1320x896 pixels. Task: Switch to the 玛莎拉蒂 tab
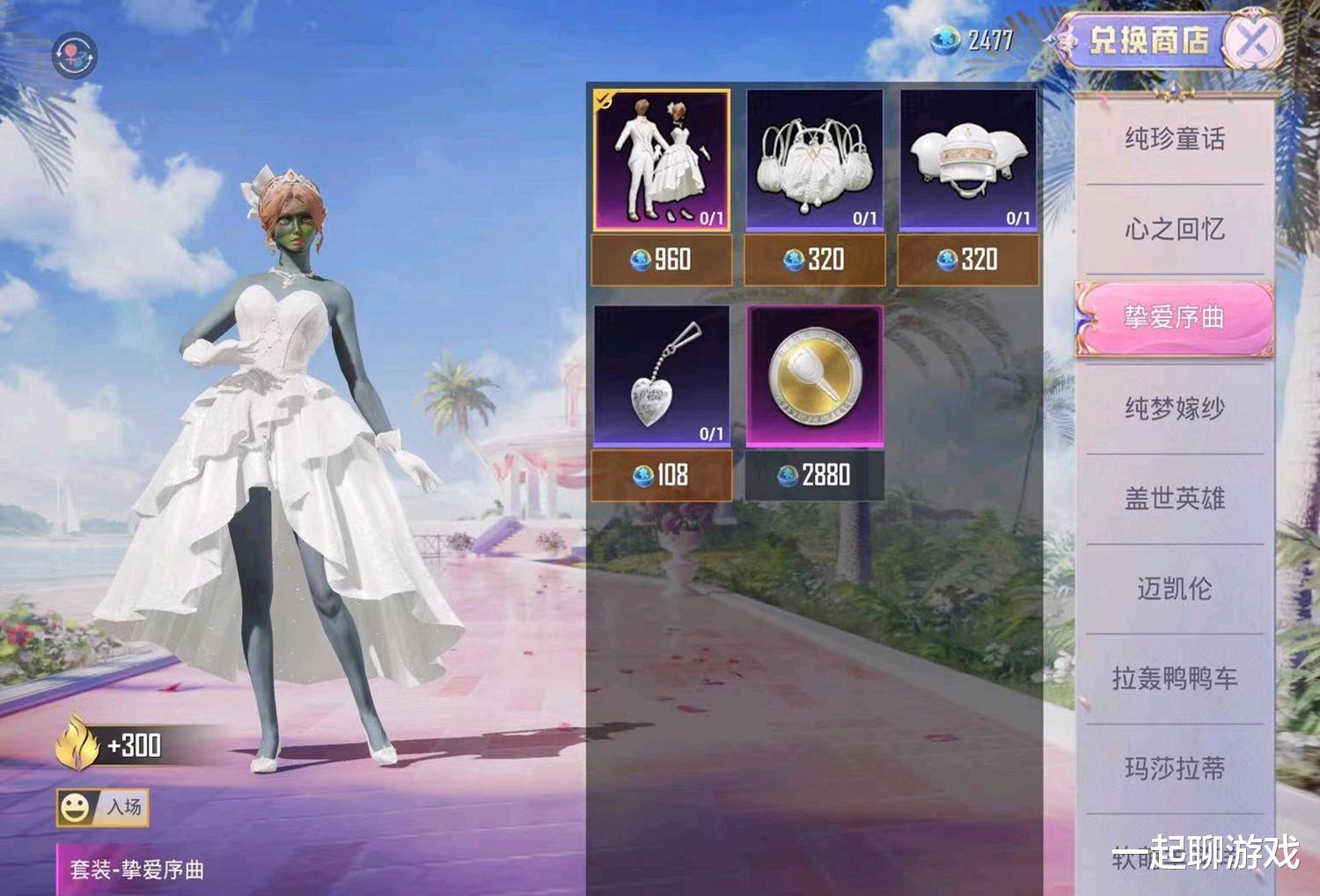(x=1174, y=768)
